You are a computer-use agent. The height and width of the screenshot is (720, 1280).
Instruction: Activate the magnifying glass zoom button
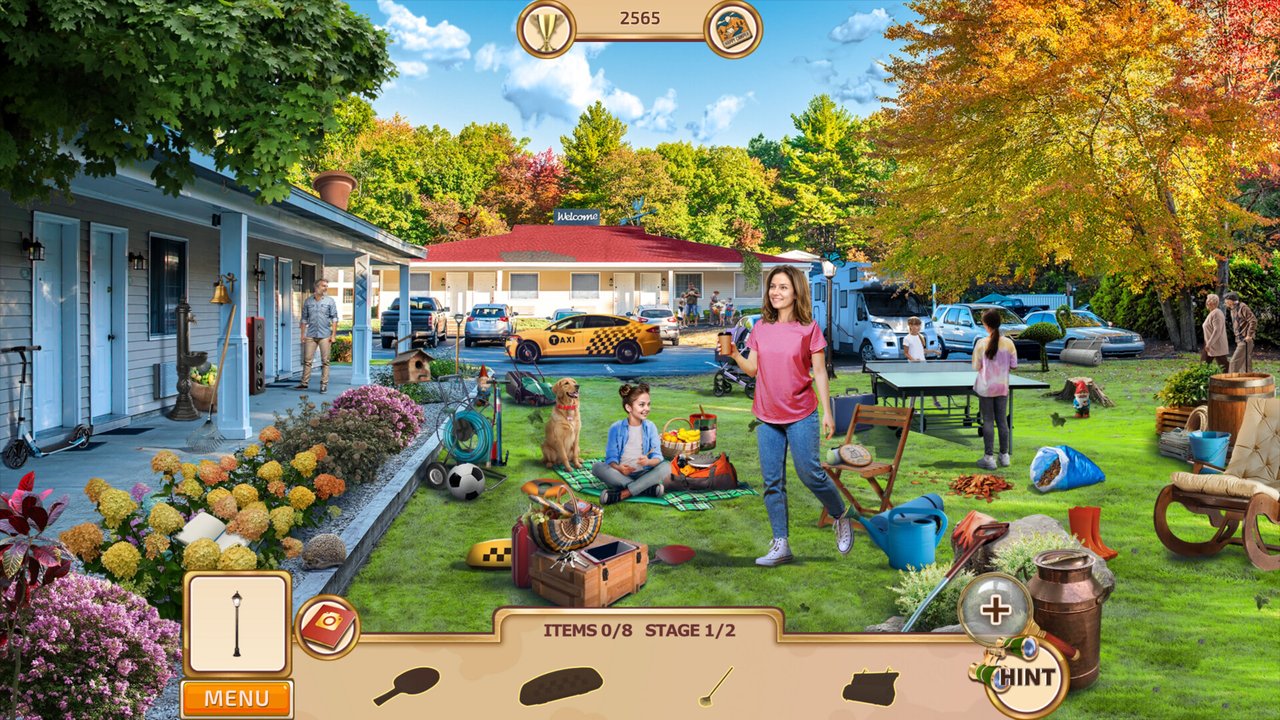(x=994, y=608)
